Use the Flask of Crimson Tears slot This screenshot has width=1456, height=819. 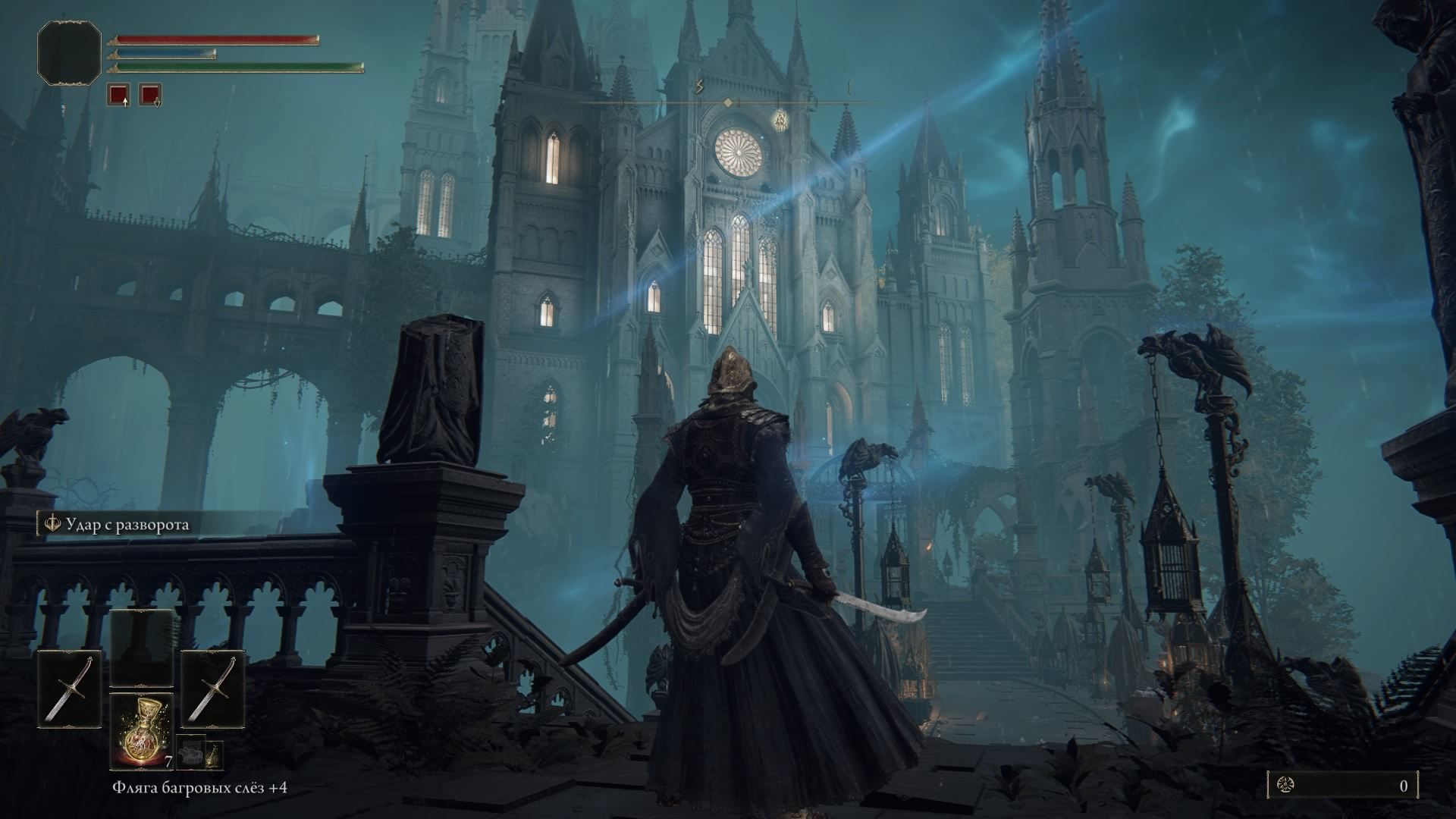[141, 730]
